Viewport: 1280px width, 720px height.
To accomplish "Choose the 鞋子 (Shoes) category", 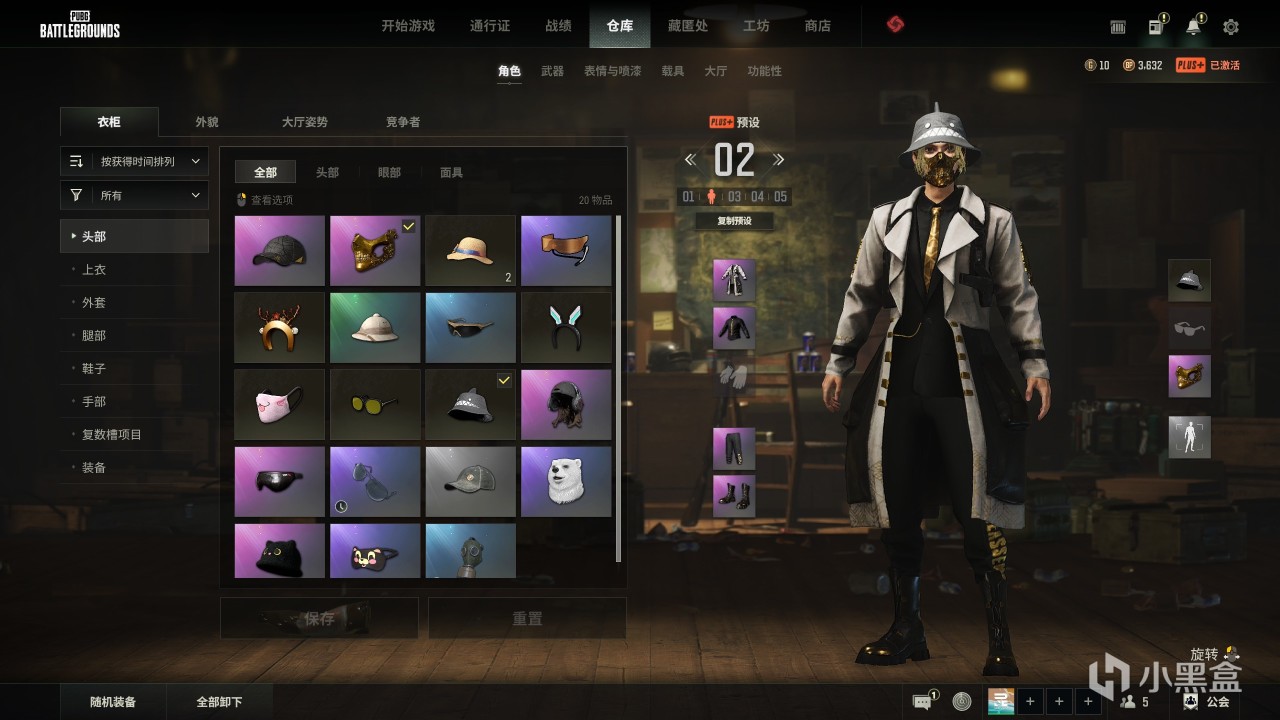I will 94,369.
